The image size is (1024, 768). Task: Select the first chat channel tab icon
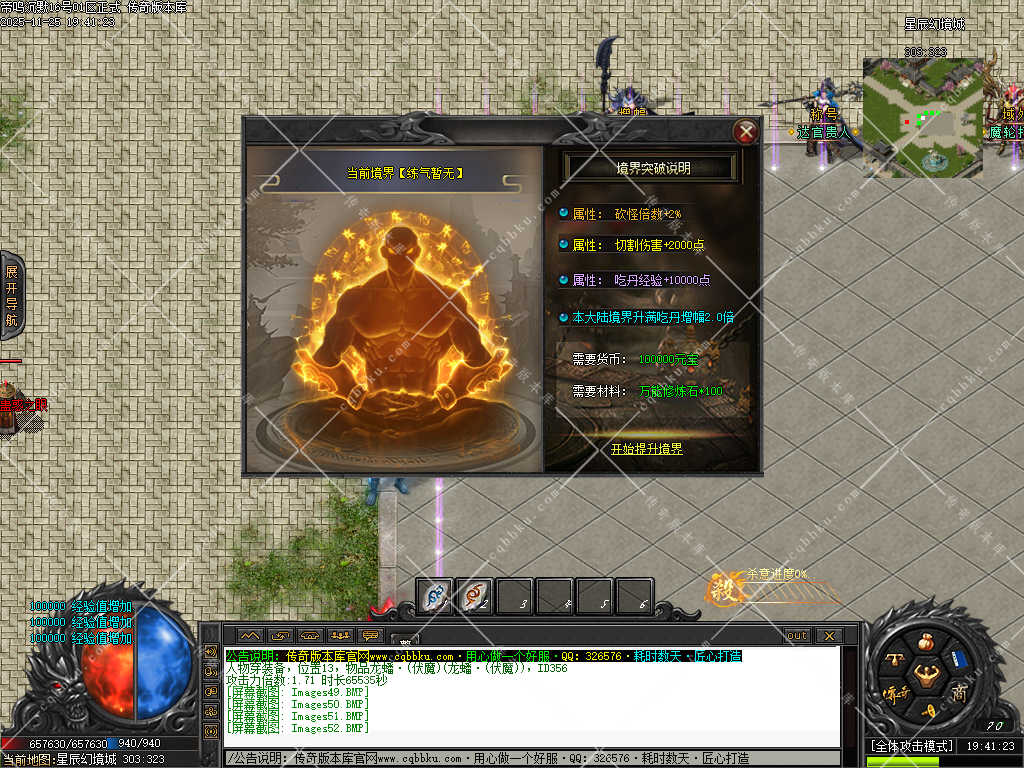(250, 635)
